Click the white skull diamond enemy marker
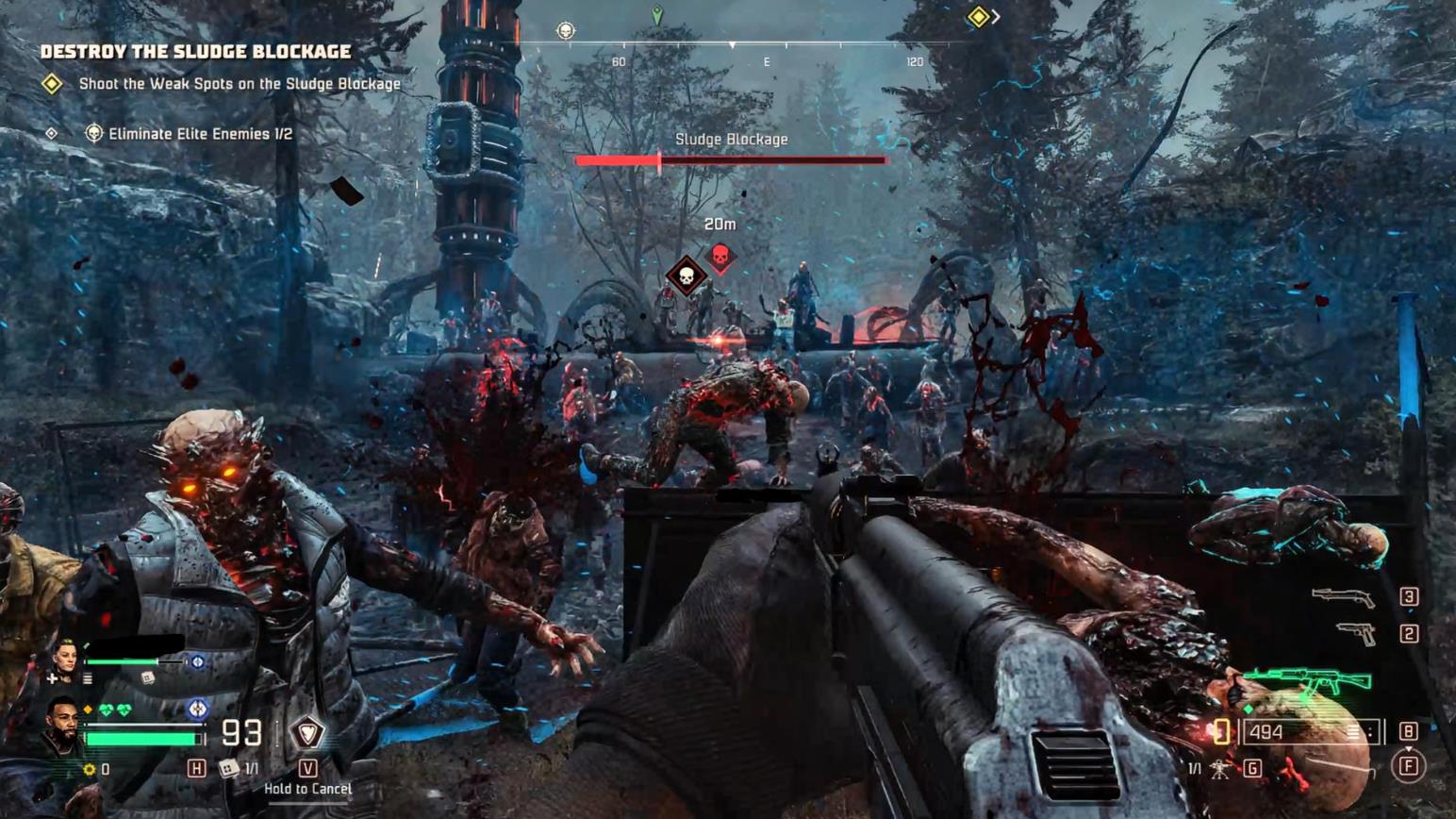The height and width of the screenshot is (819, 1456). (x=687, y=276)
